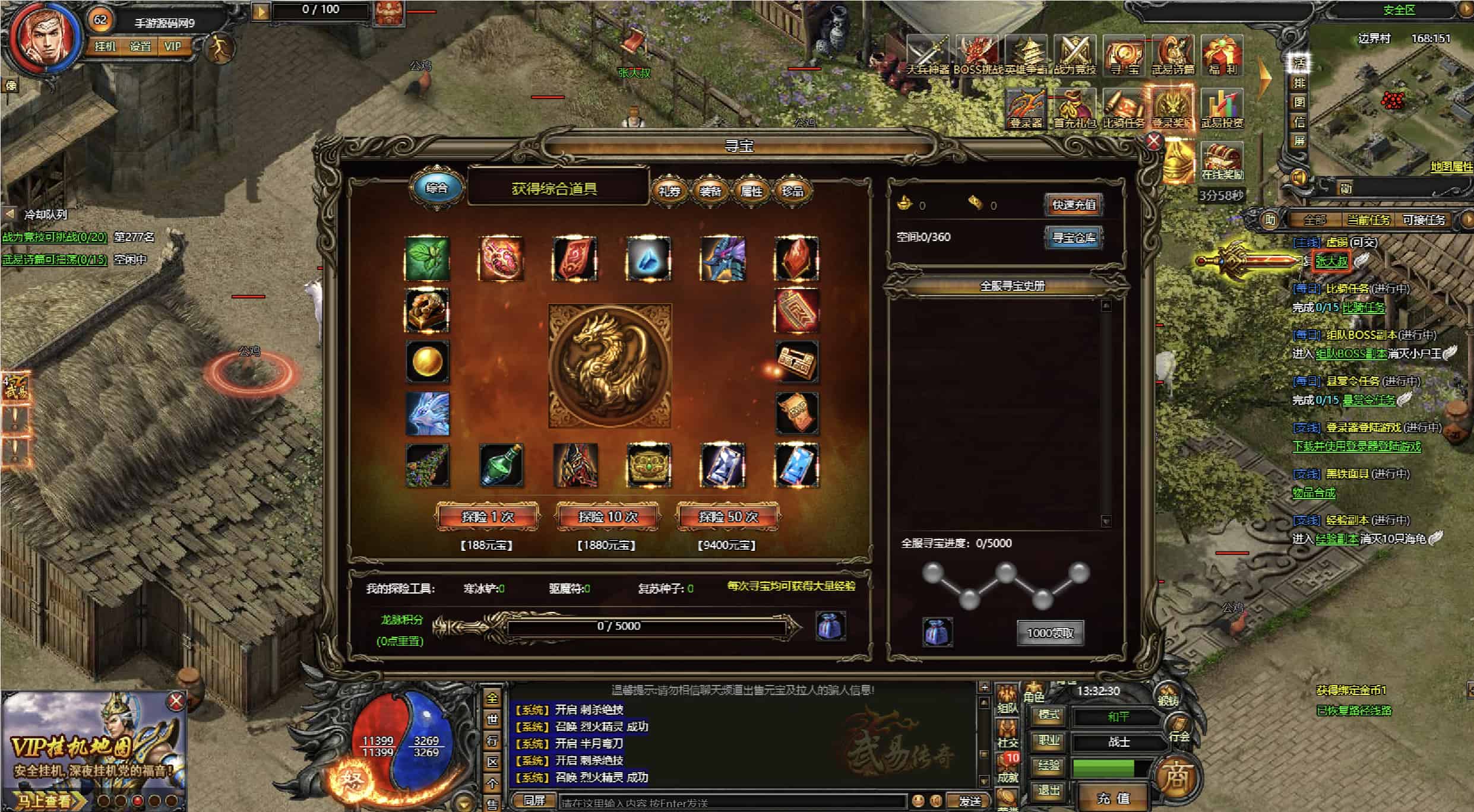Image resolution: width=1474 pixels, height=812 pixels.
Task: Send chat message with 发送
Action: pos(970,801)
